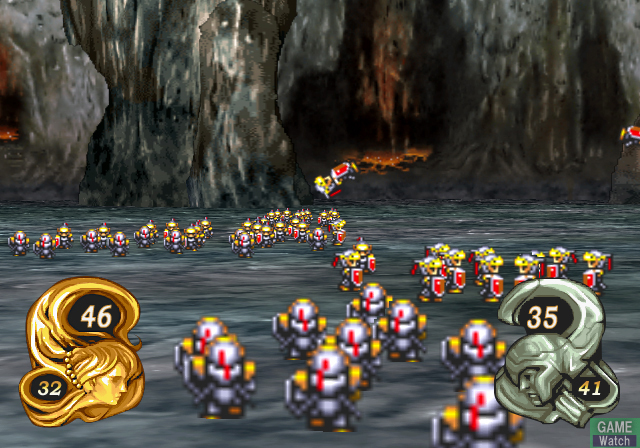
Task: Click the GAME Watch watermark logo
Action: click(x=615, y=432)
